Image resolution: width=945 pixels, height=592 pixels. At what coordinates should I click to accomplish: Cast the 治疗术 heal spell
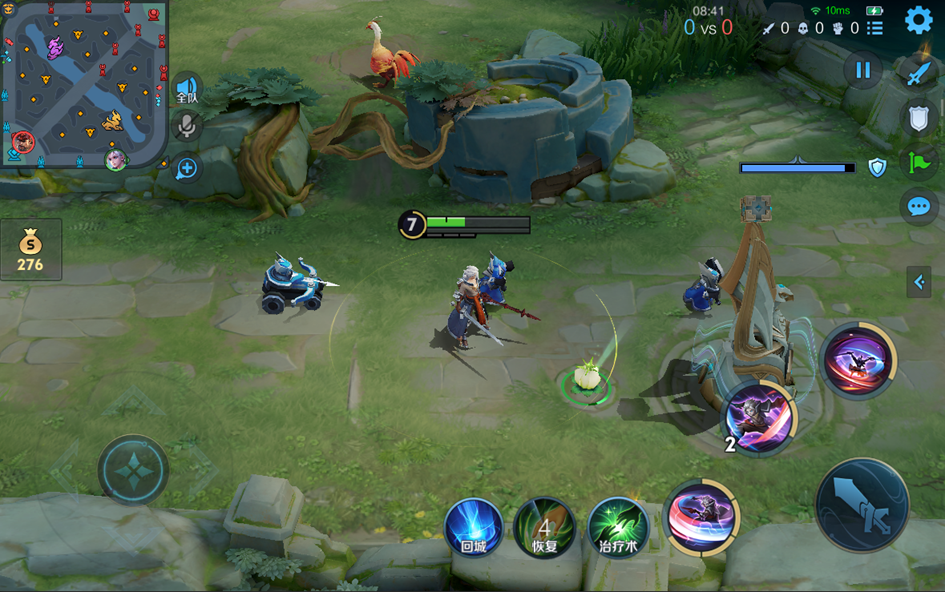coord(618,527)
